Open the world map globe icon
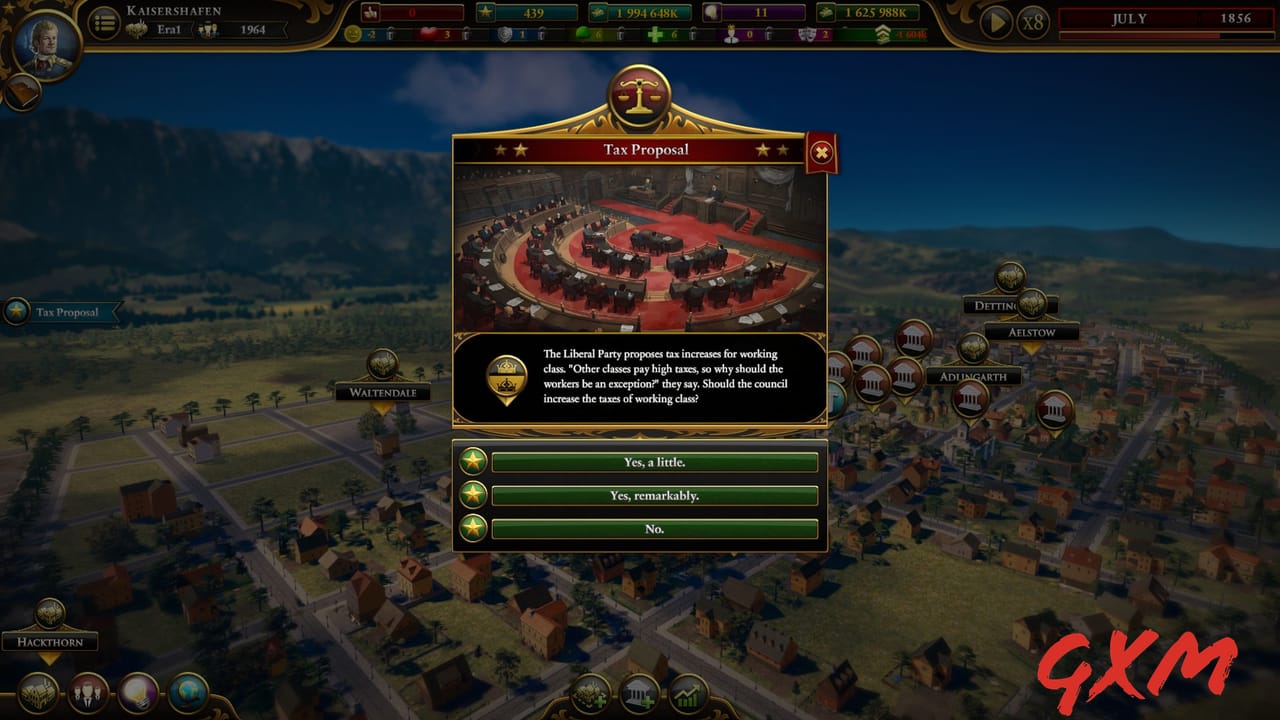1280x720 pixels. tap(186, 691)
